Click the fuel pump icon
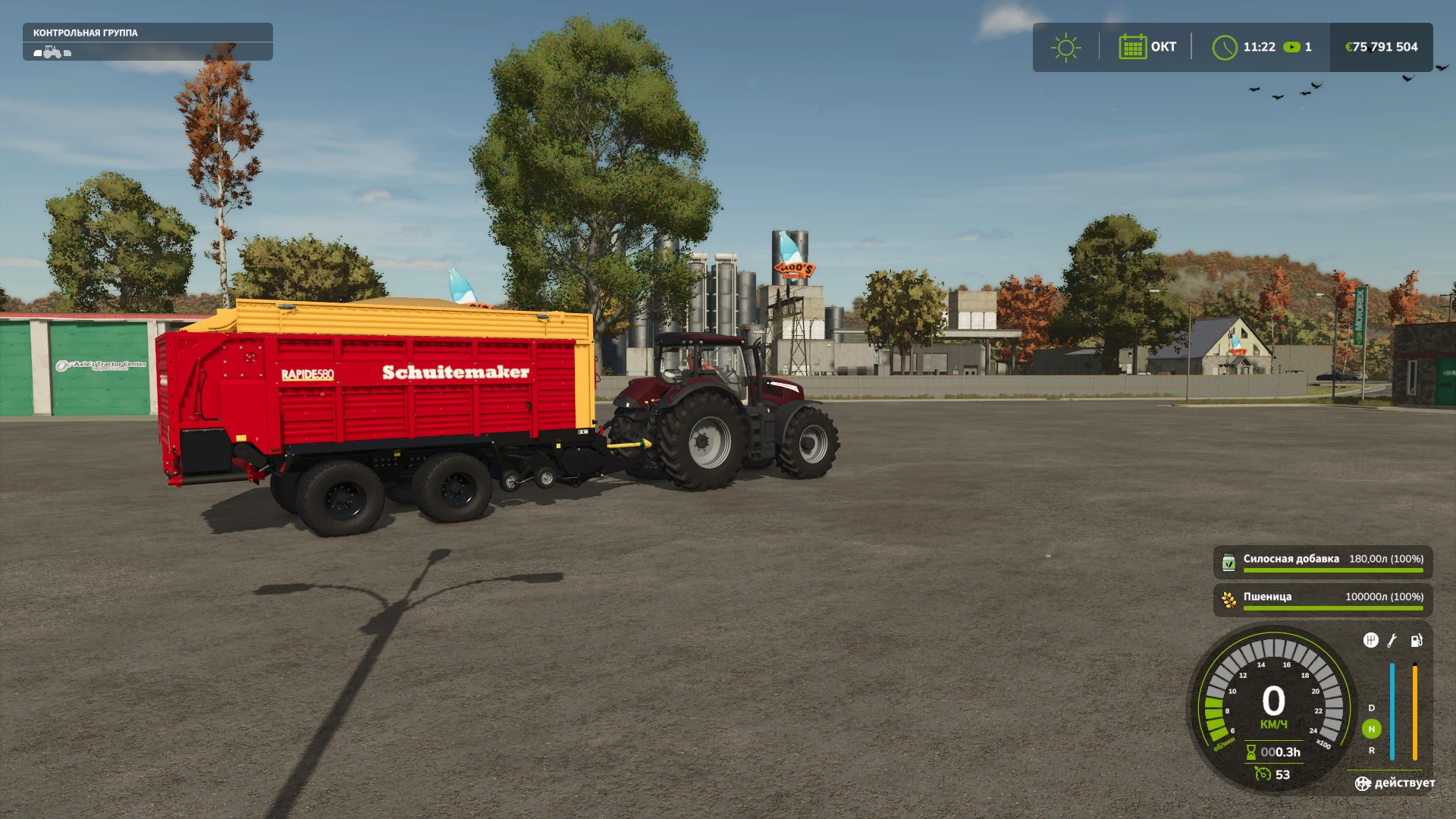 1416,641
